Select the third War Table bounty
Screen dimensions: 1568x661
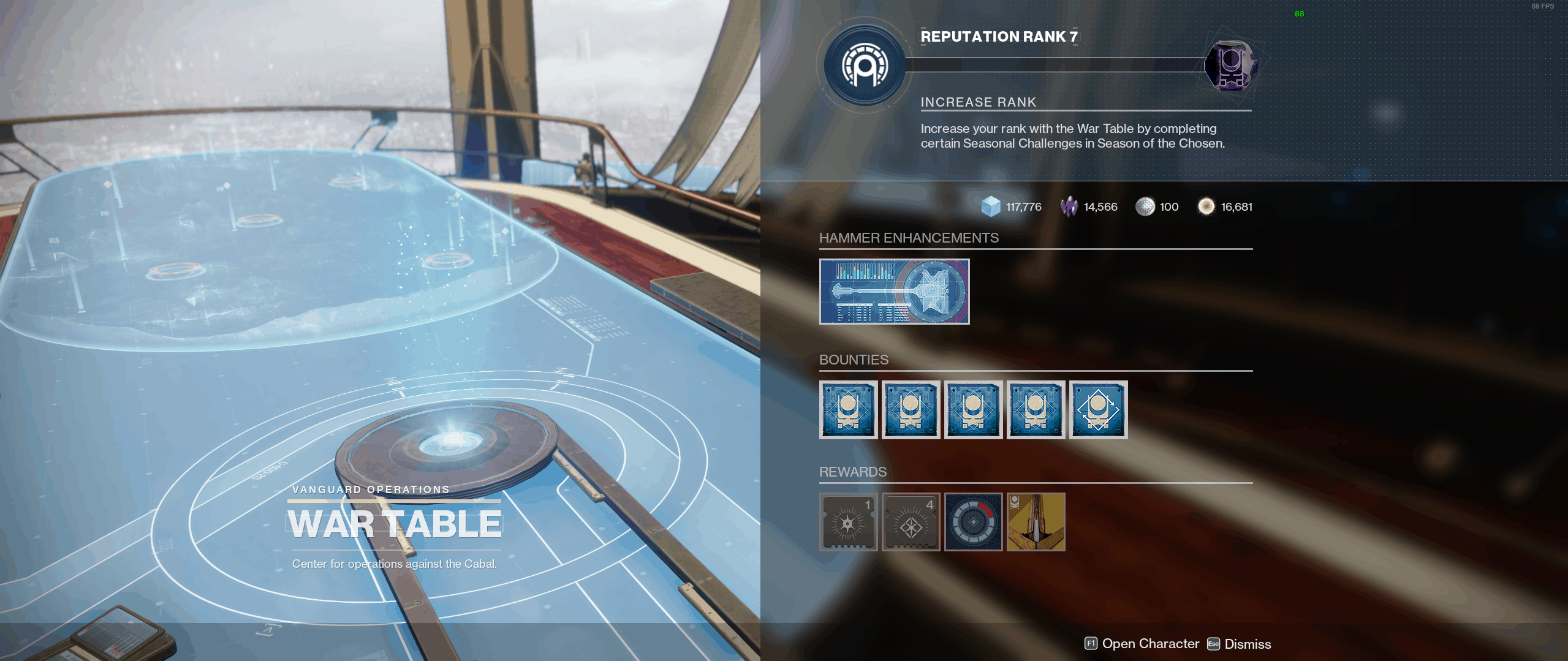coord(974,409)
